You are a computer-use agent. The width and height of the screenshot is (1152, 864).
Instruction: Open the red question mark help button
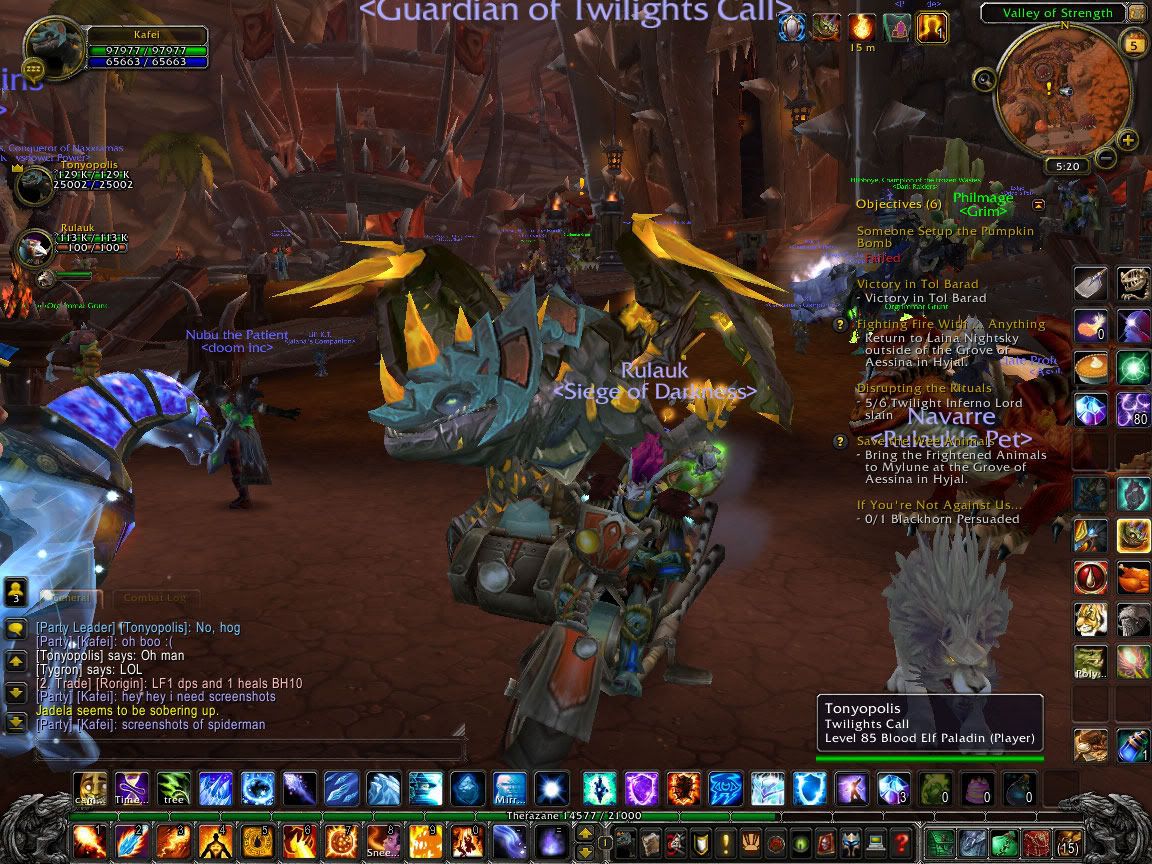pyautogui.click(x=901, y=842)
